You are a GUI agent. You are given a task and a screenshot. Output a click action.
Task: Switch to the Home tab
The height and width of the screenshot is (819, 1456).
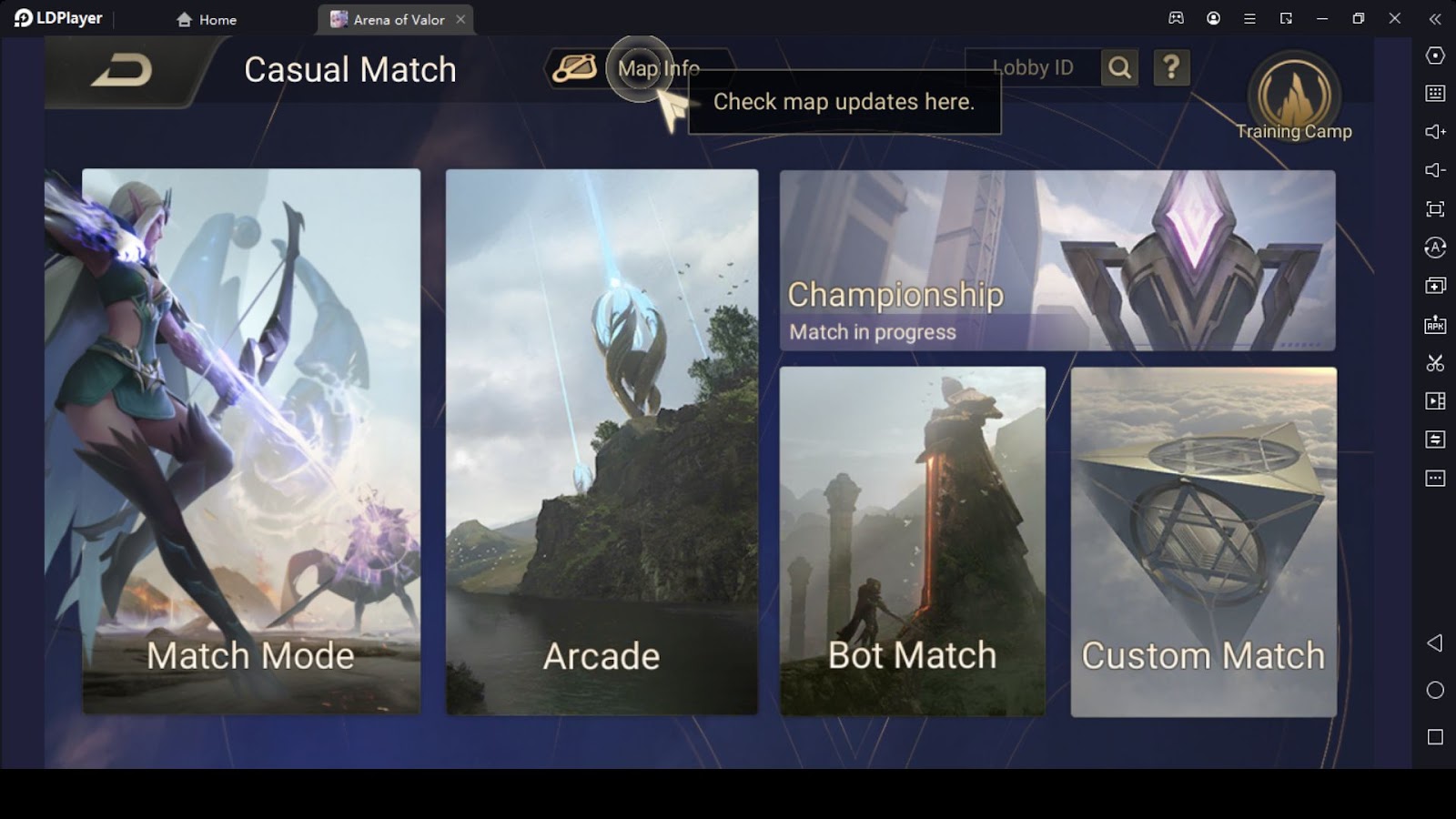pyautogui.click(x=207, y=18)
